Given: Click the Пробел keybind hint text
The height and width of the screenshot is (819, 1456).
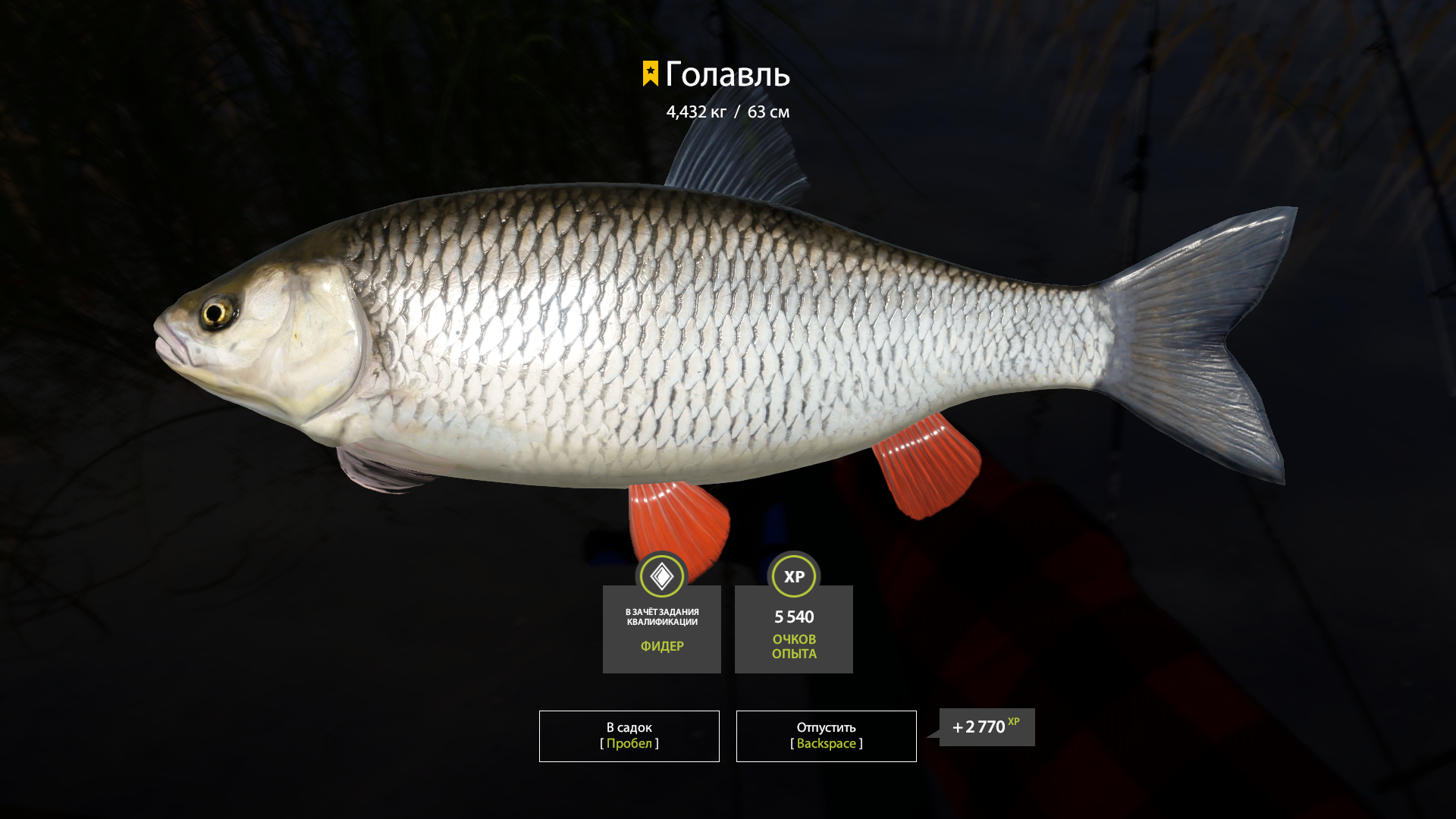Looking at the screenshot, I should click(628, 744).
